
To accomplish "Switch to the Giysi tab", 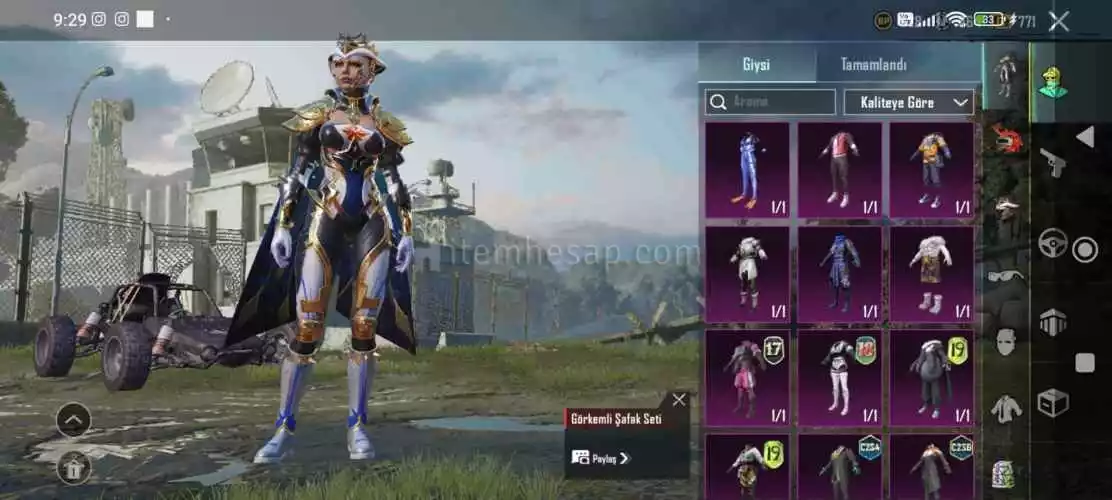I will pyautogui.click(x=756, y=65).
